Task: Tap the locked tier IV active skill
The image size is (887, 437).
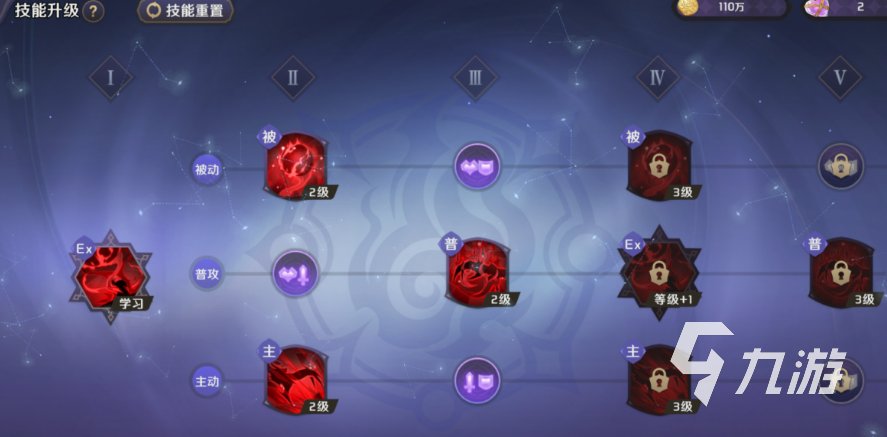Action: [x=659, y=380]
